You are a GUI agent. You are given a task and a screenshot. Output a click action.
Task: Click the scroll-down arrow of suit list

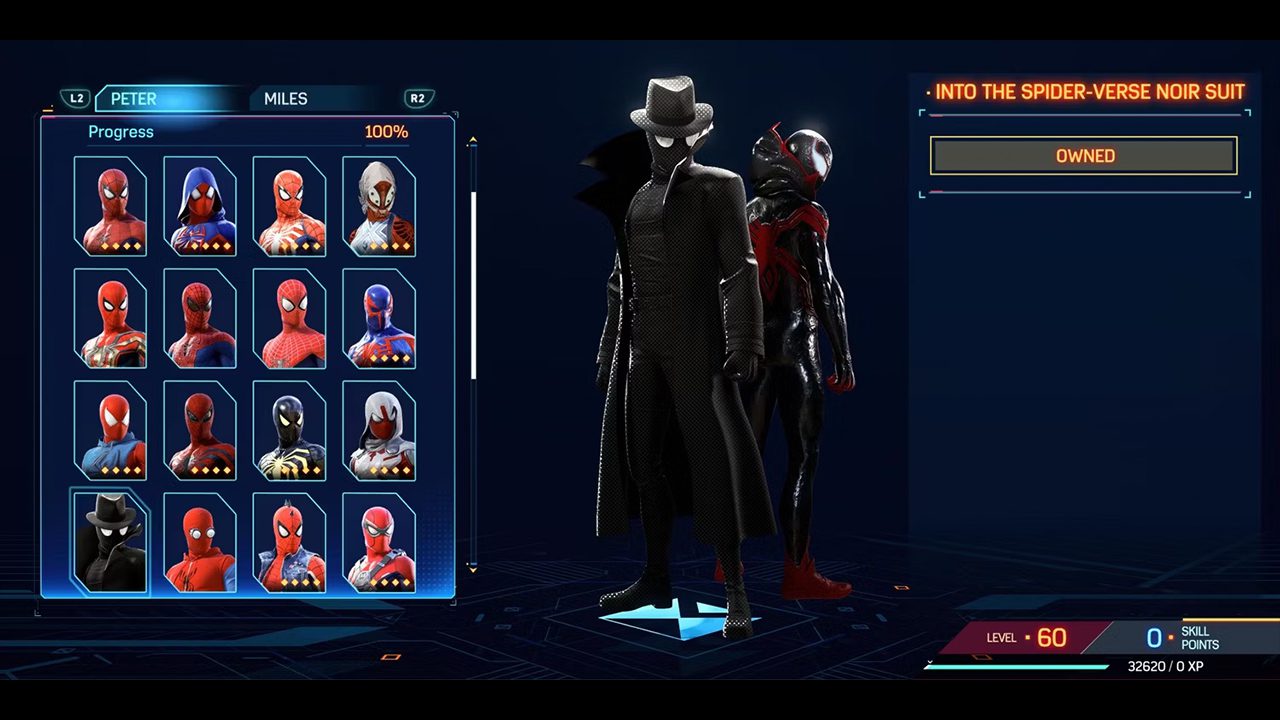point(473,568)
